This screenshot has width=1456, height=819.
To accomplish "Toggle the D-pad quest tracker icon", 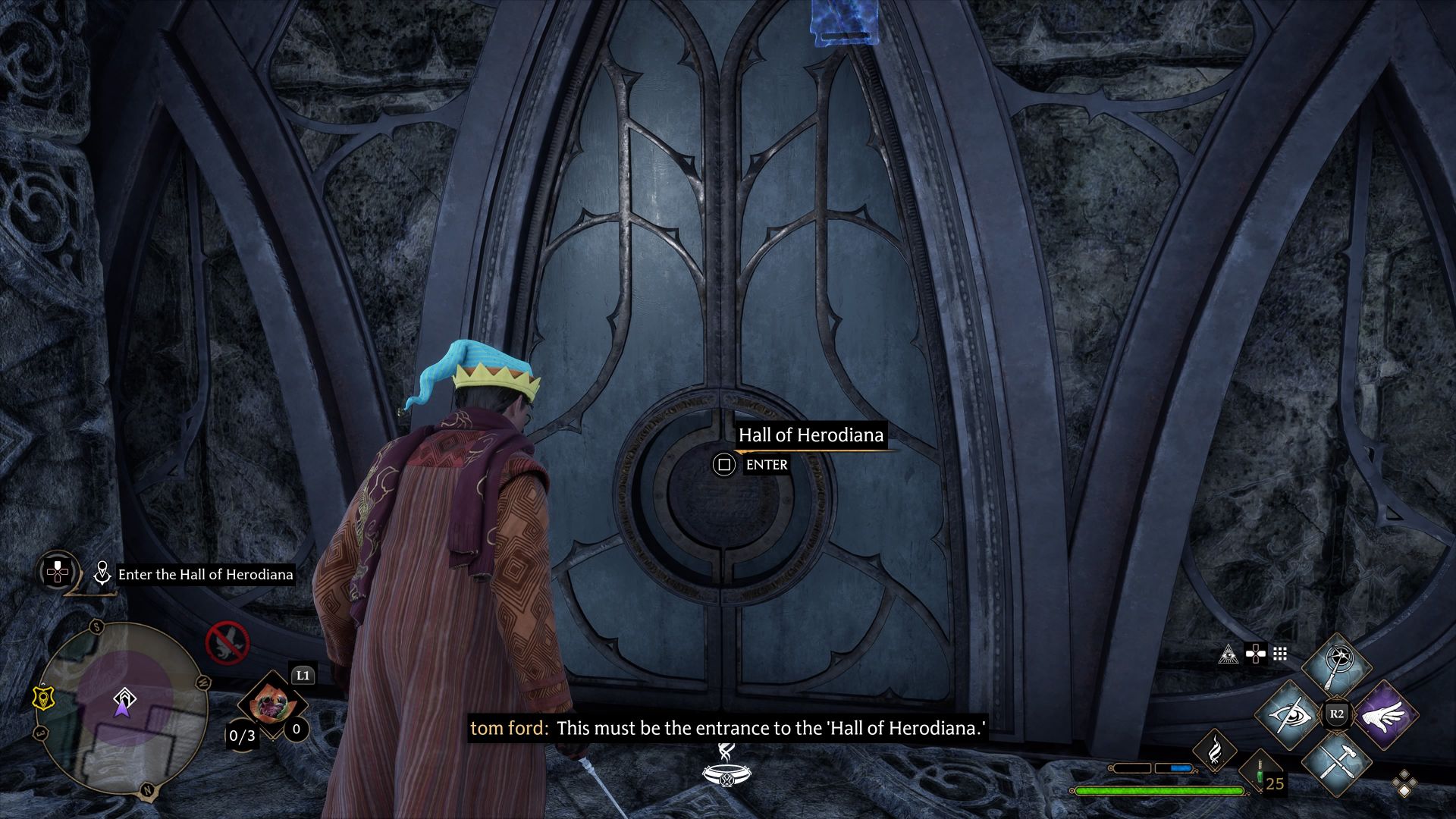I will coord(57,571).
